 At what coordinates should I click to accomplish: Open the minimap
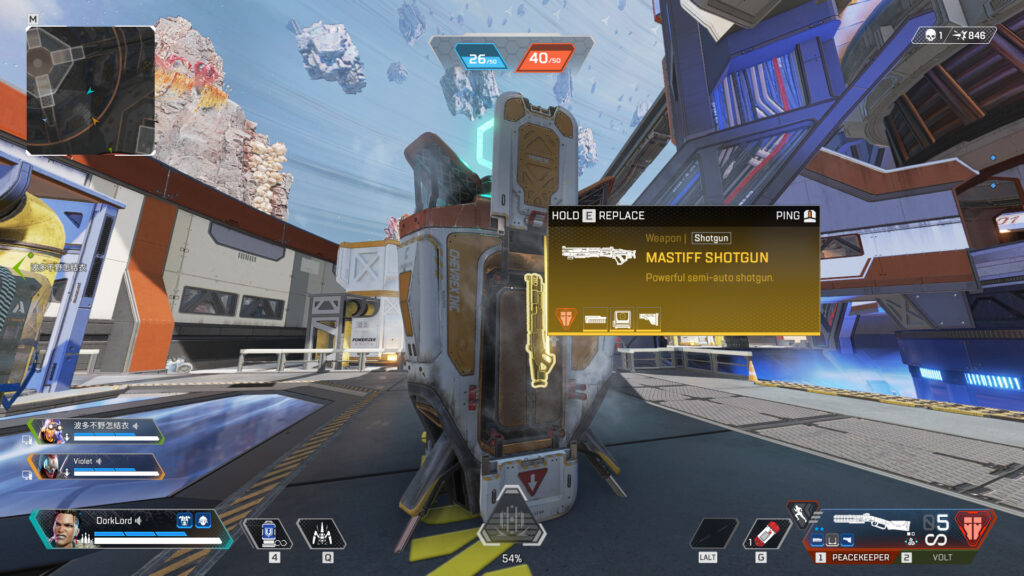(x=91, y=90)
